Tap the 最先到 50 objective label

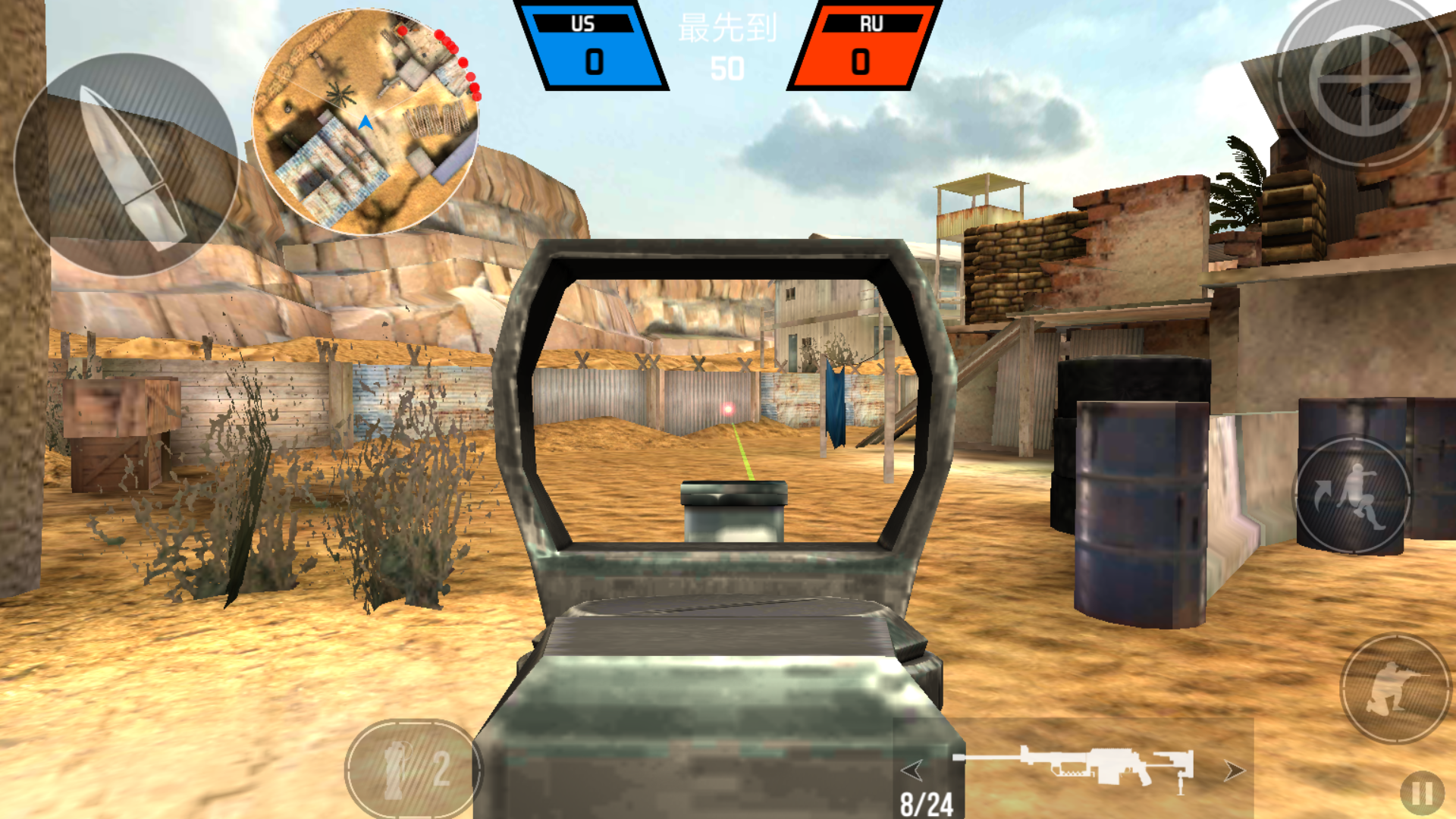(726, 45)
